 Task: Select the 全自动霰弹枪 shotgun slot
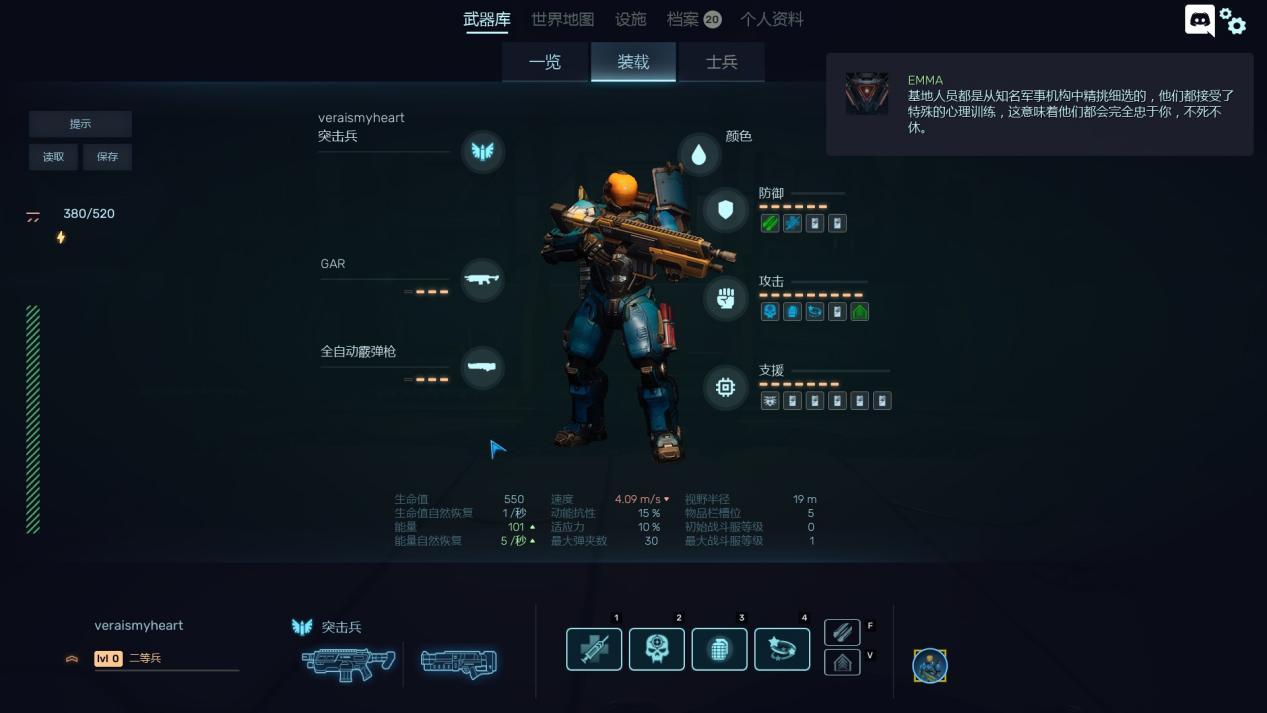[x=482, y=367]
